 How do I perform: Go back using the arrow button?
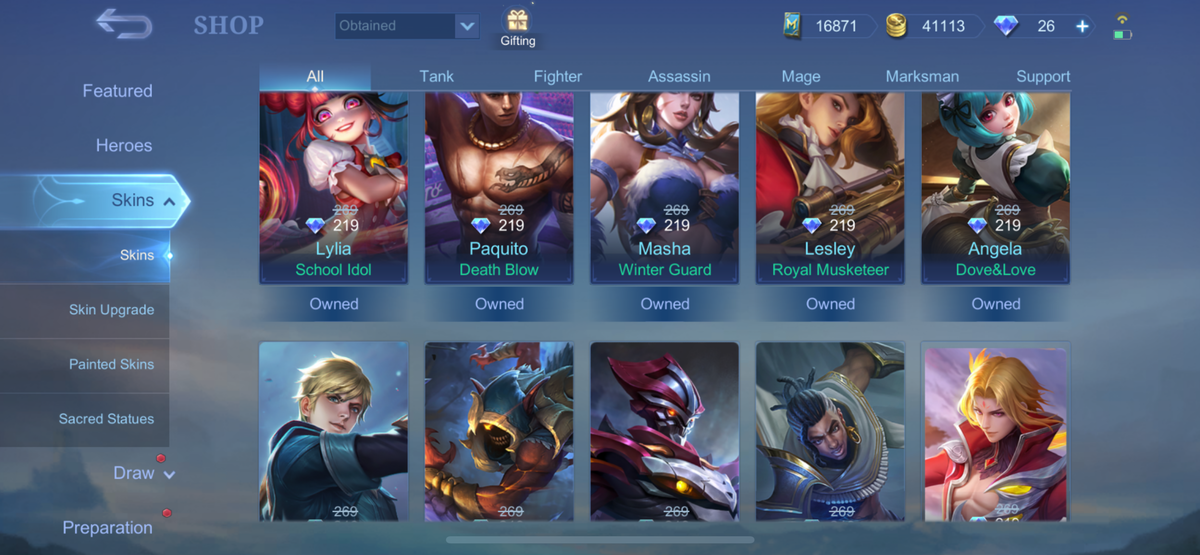[x=123, y=24]
